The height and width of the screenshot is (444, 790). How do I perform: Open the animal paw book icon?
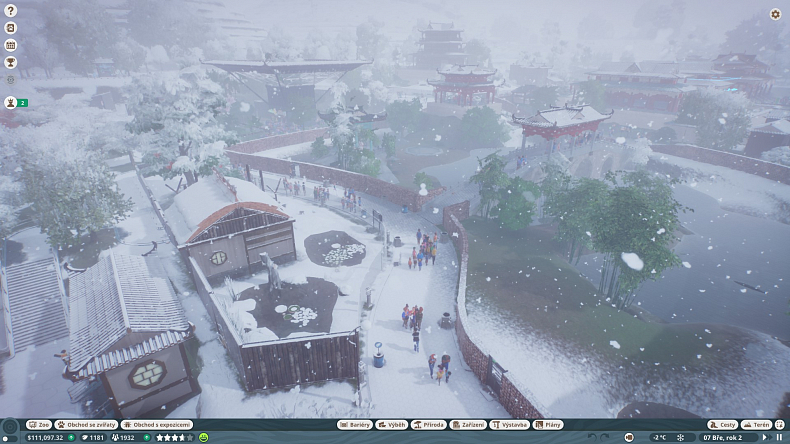tap(11, 29)
